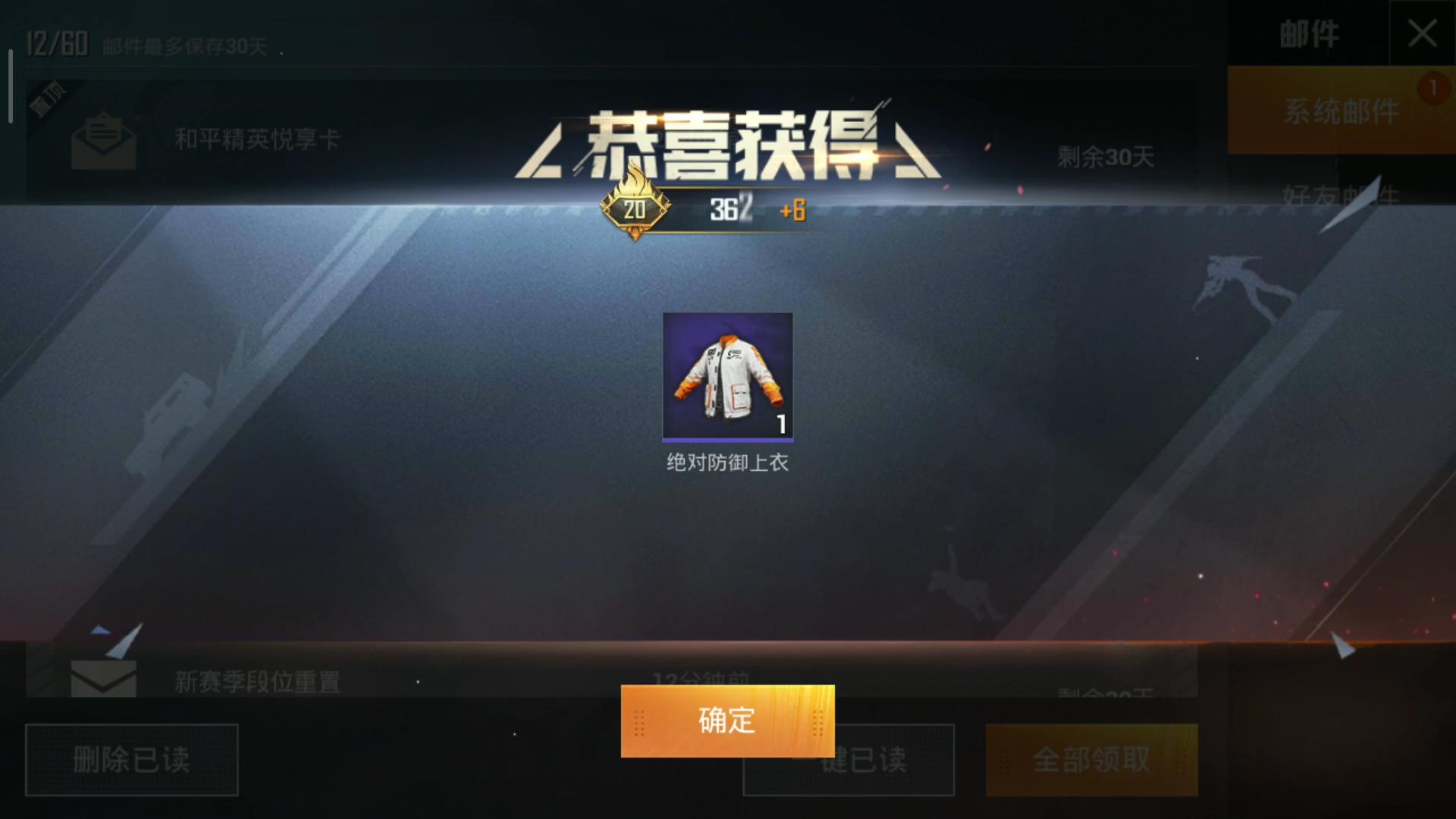The height and width of the screenshot is (819, 1456).
Task: Click the 新赛季段位重置 mail envelope icon
Action: [x=102, y=677]
